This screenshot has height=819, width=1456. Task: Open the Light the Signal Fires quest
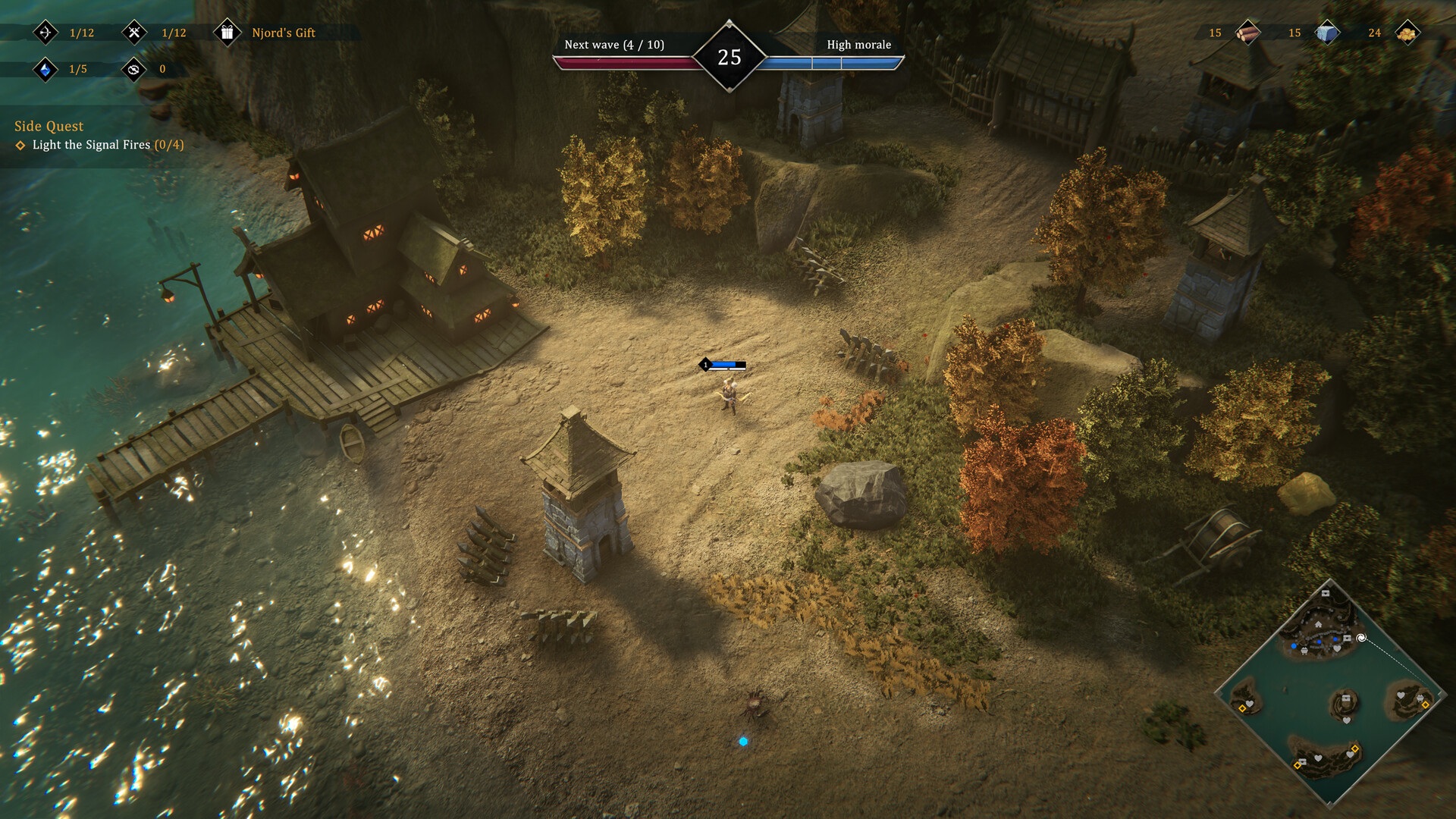[99, 145]
